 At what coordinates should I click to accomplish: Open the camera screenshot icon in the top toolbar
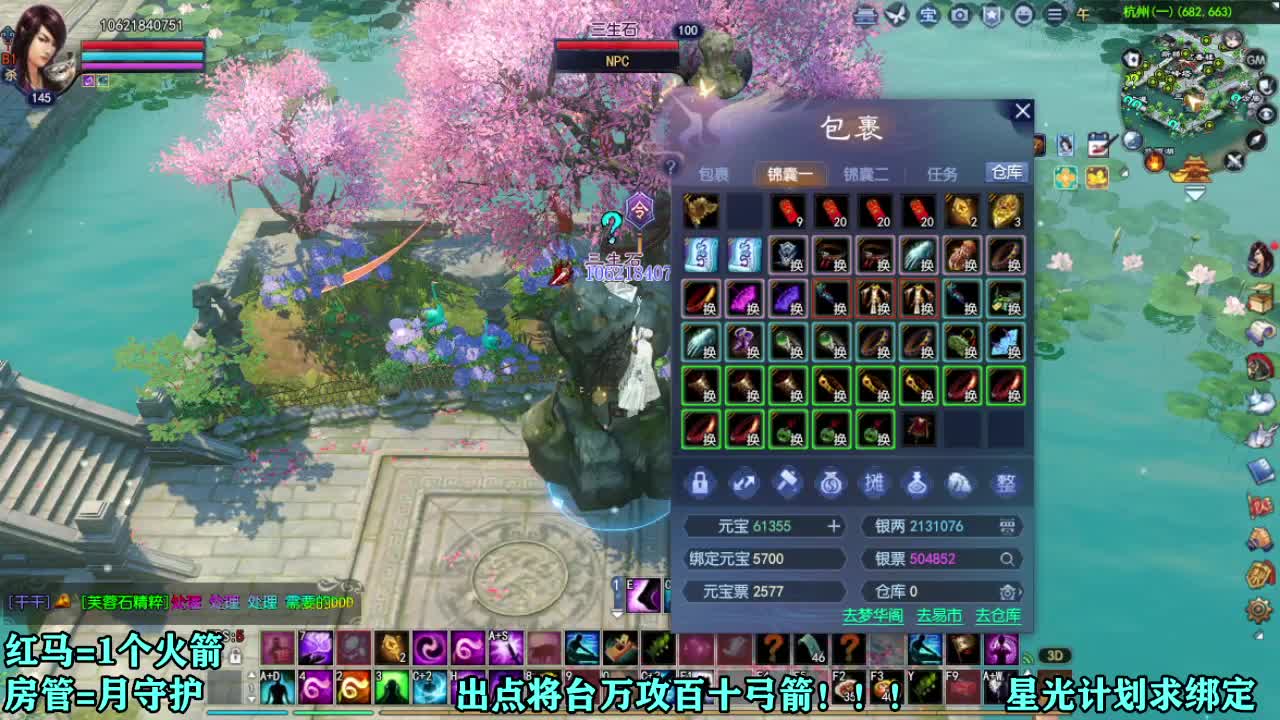tap(960, 15)
